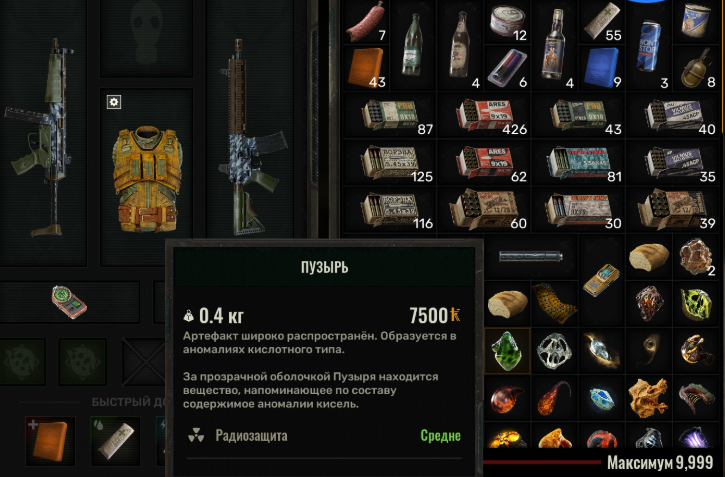This screenshot has width=725, height=477.
Task: Select the 12/70 shotgun shells stack of 60
Action: [x=483, y=208]
